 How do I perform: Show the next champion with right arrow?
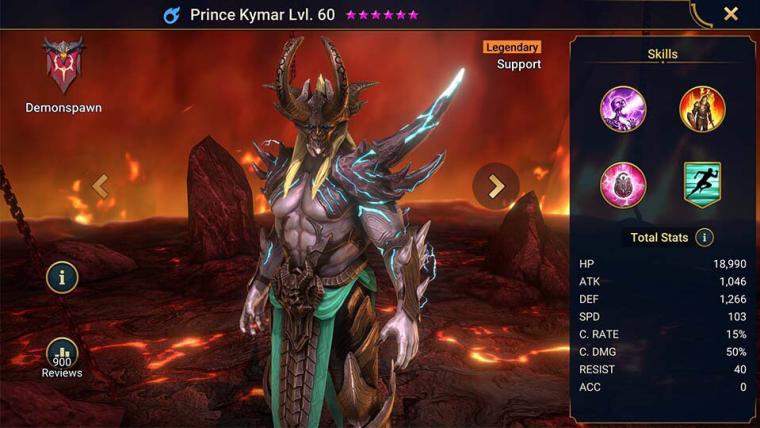point(496,185)
